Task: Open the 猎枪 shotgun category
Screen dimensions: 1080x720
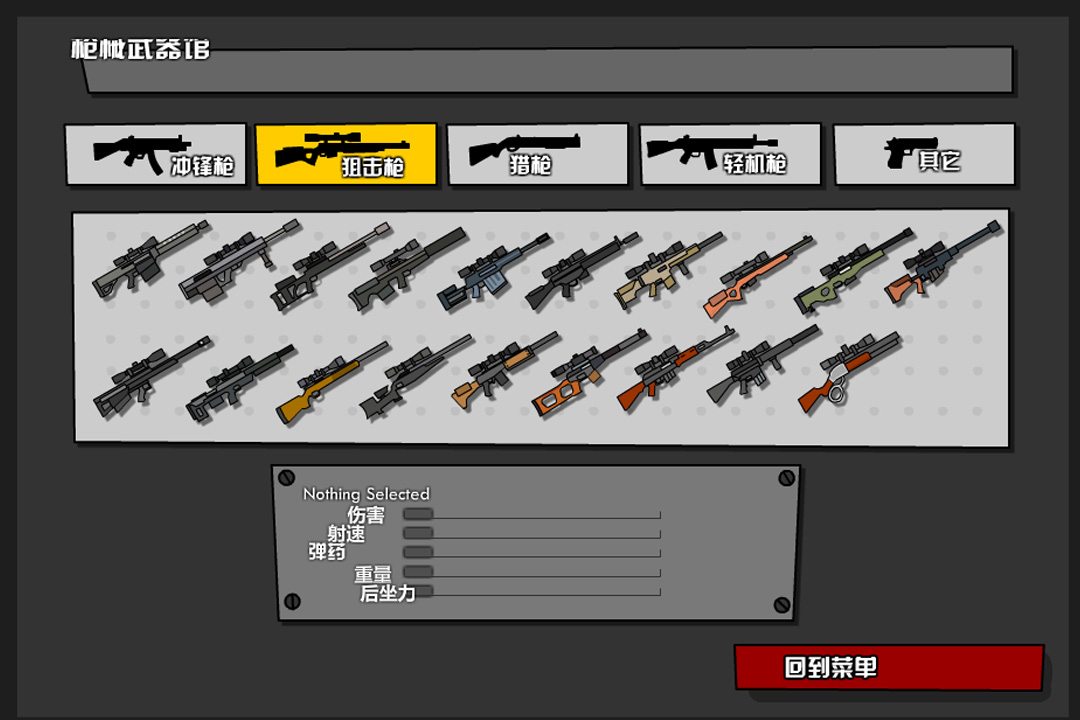Action: click(537, 154)
